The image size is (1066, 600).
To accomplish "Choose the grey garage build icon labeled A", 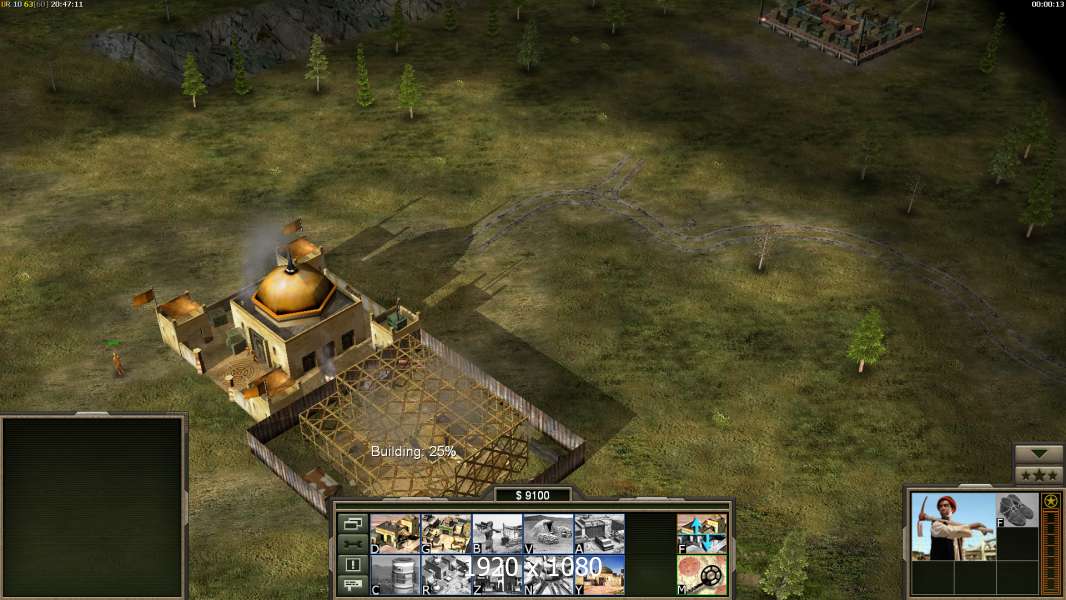I will pyautogui.click(x=599, y=533).
